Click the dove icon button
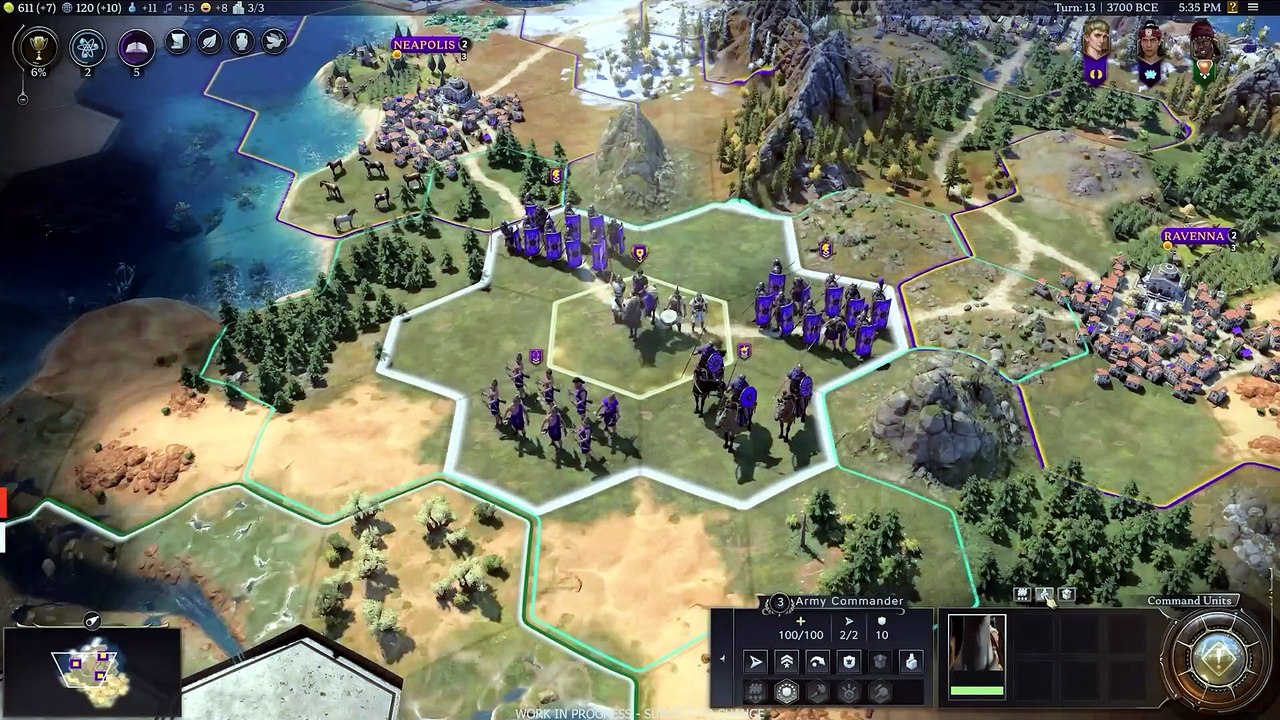 point(273,42)
